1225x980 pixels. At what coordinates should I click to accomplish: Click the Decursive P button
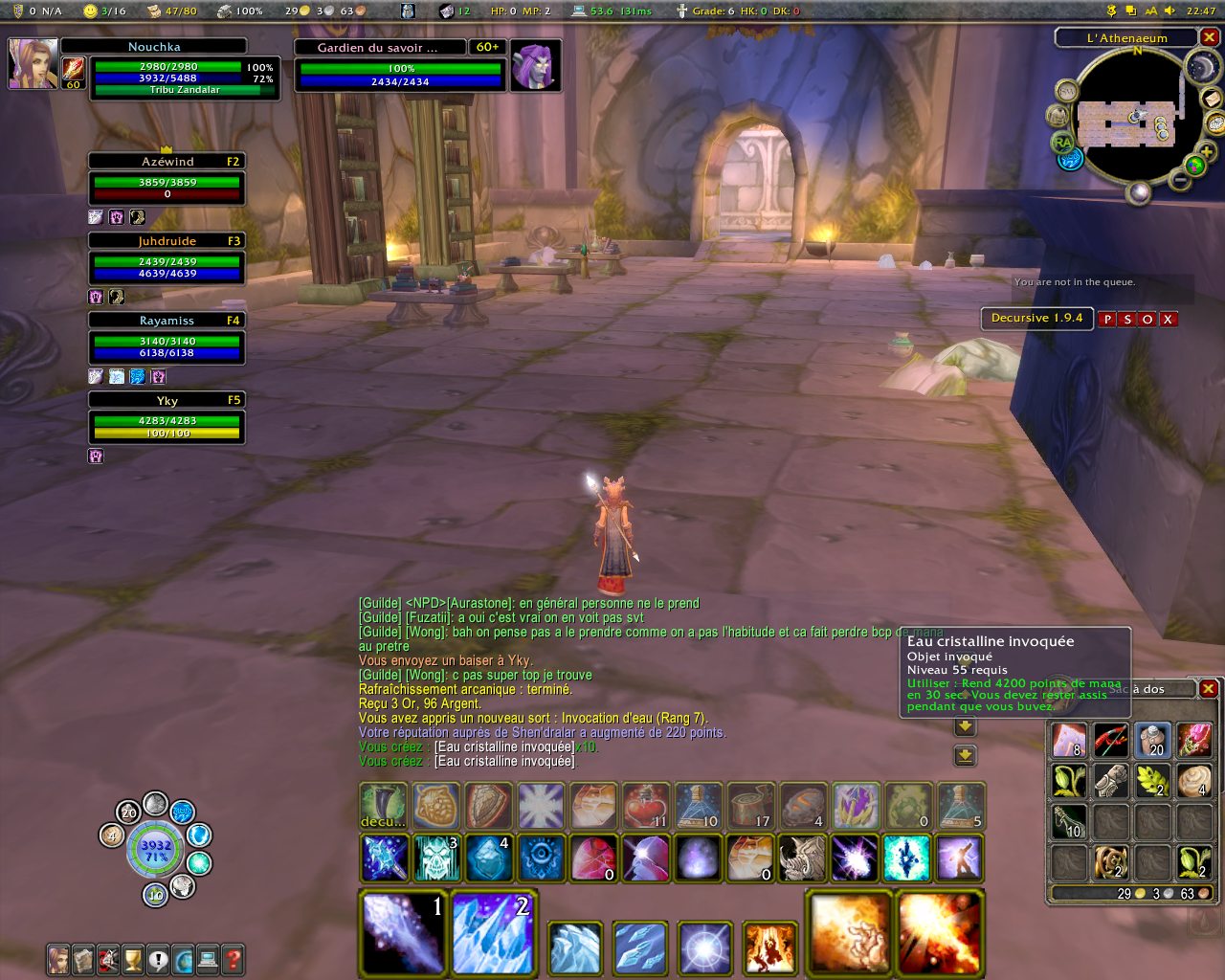pyautogui.click(x=1107, y=320)
